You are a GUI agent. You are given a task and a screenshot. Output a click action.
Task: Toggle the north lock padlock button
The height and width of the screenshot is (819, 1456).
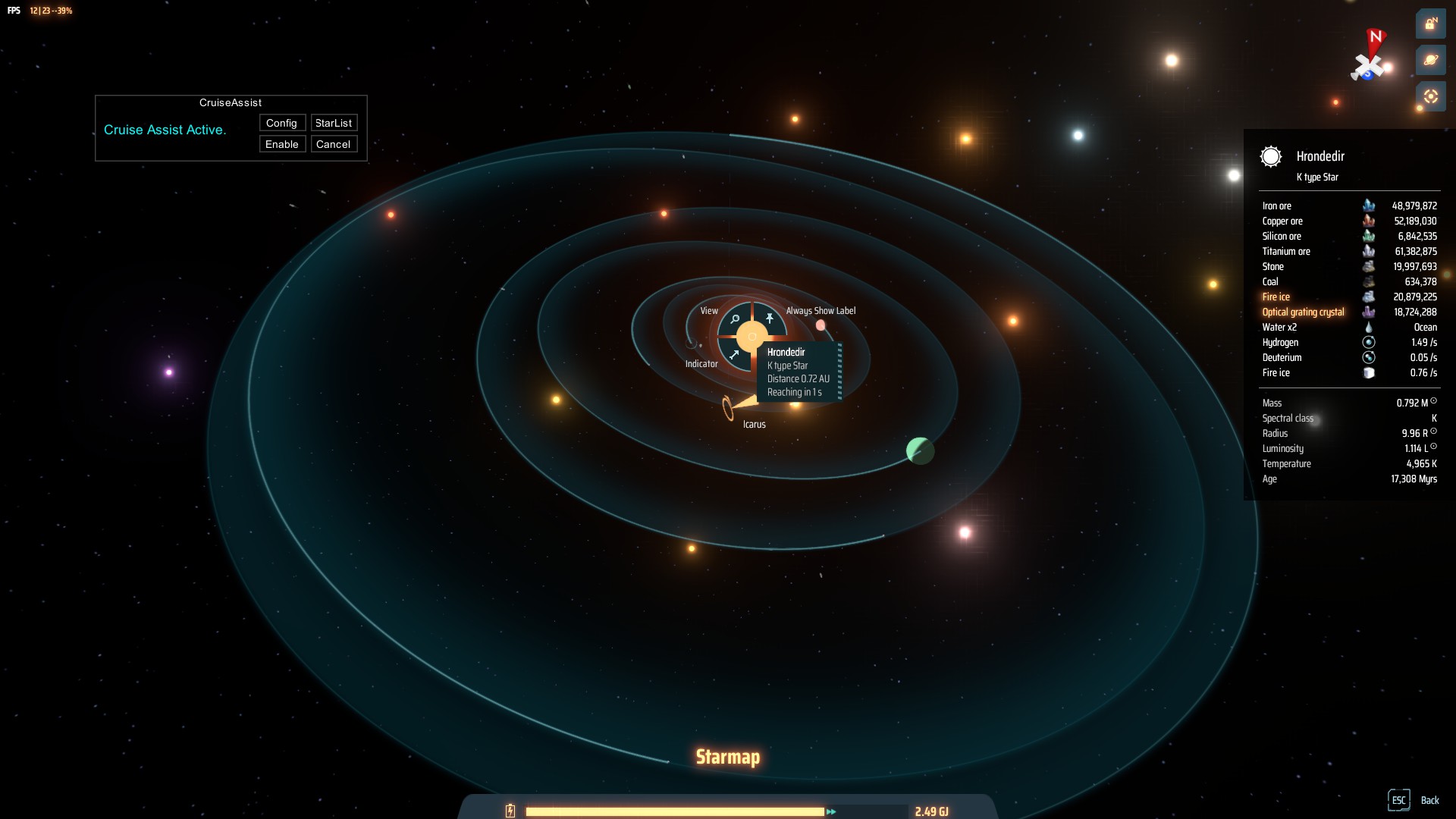tap(1430, 24)
